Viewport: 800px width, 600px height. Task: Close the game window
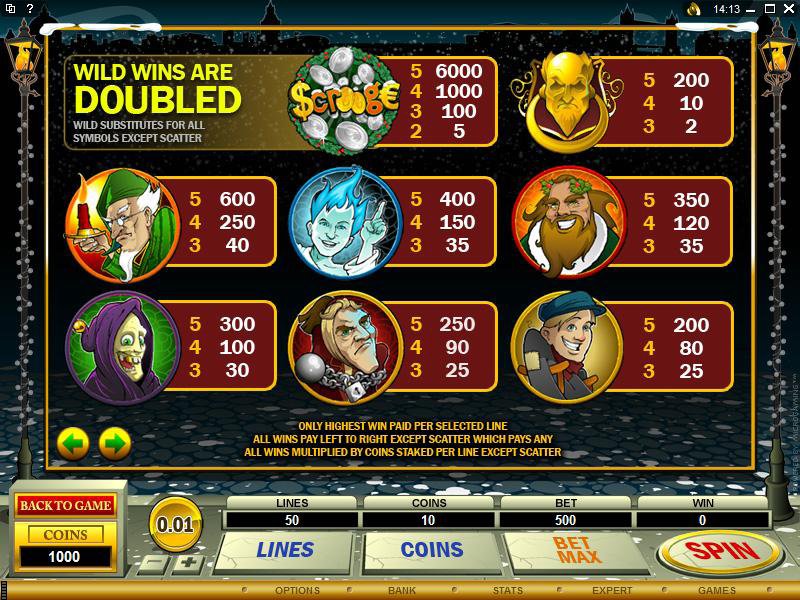787,9
